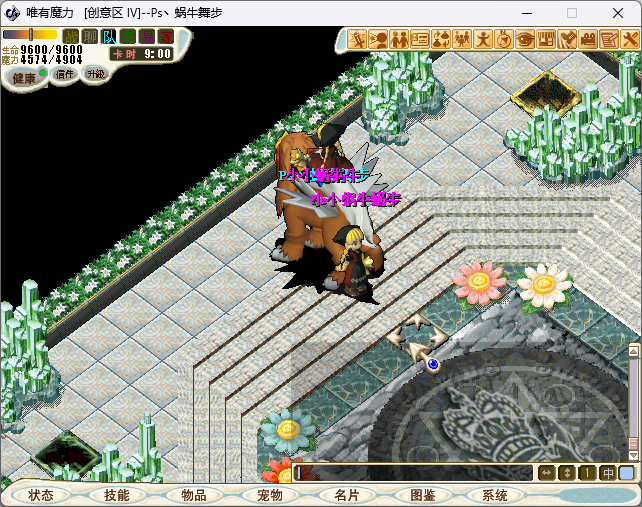
Task: Toggle the 家 family switch
Action: [x=166, y=37]
